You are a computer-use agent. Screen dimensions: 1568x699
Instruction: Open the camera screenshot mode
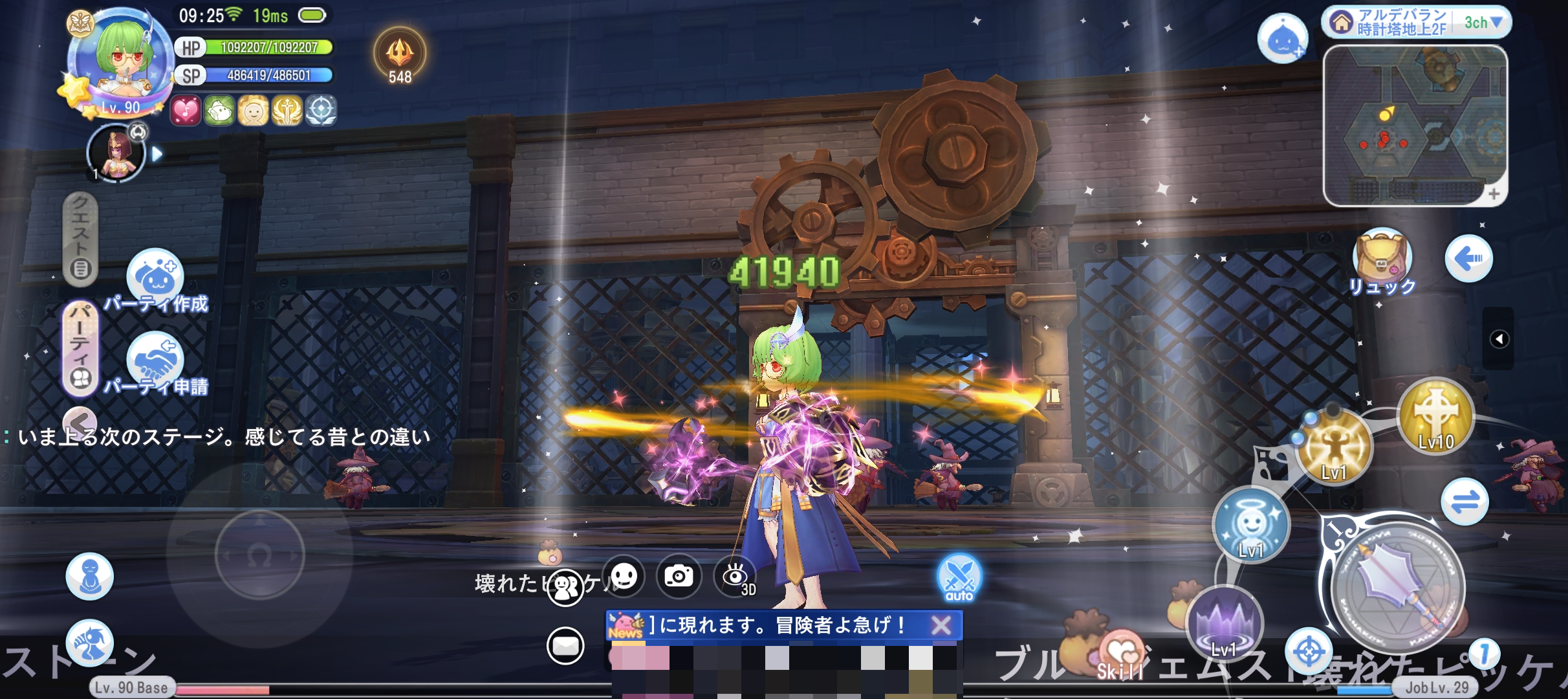[679, 575]
